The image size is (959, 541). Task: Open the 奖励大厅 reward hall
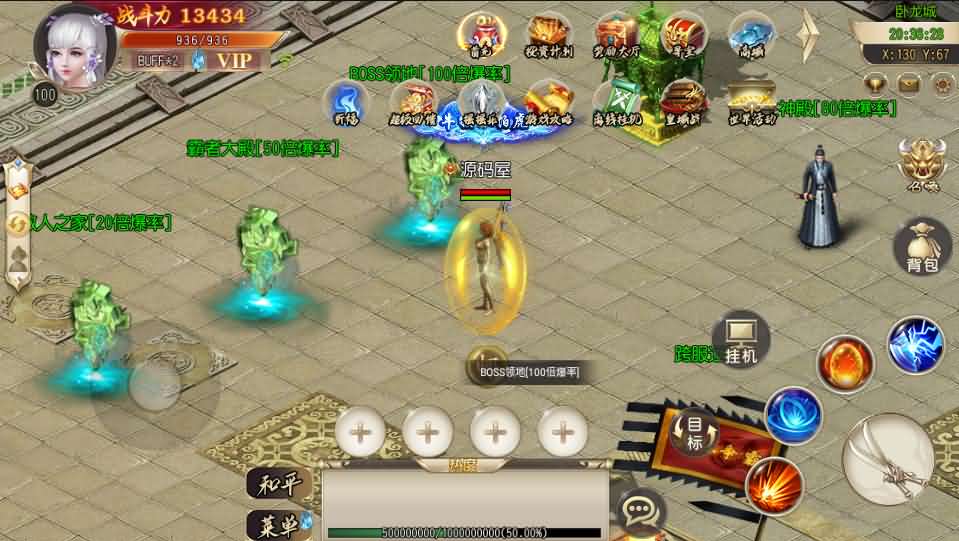(616, 35)
